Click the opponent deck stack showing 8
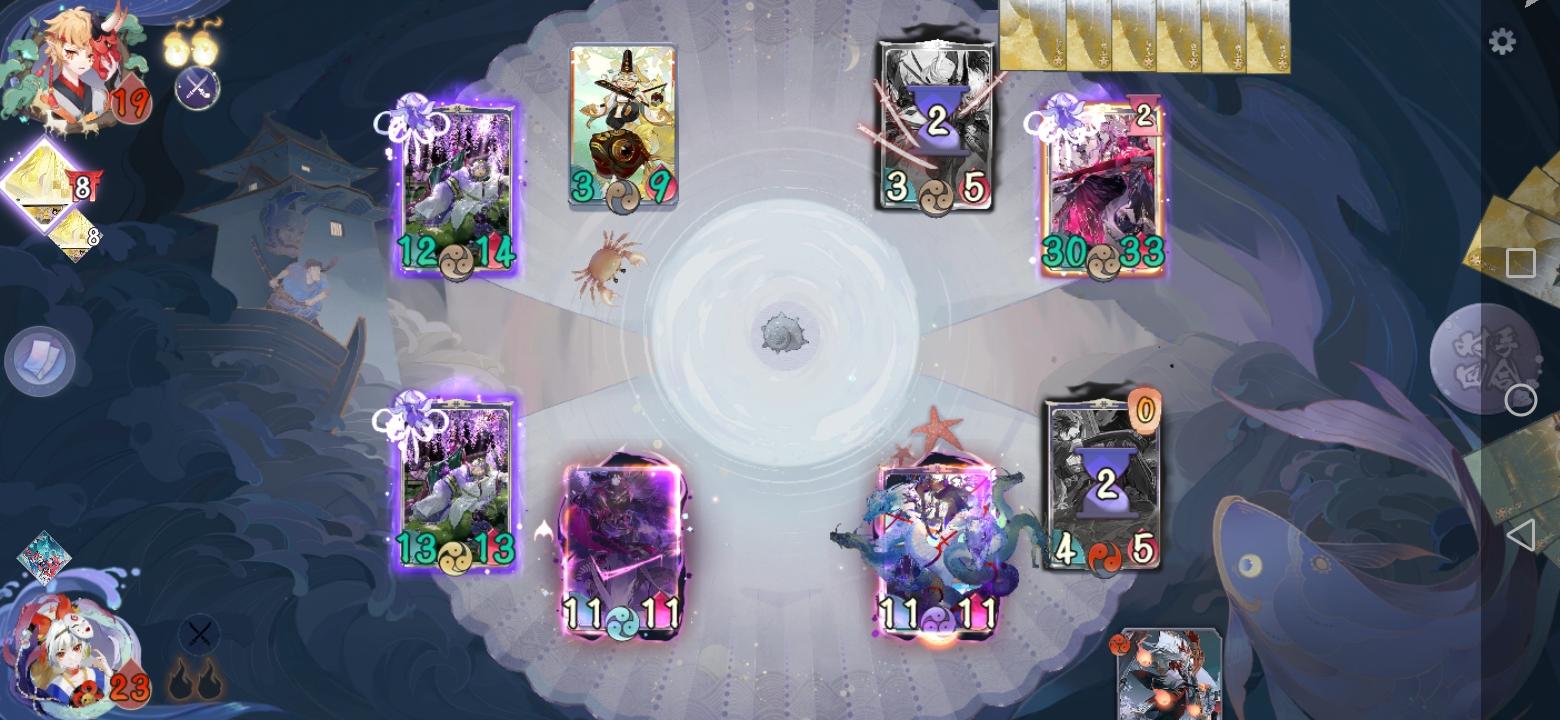 pos(45,185)
